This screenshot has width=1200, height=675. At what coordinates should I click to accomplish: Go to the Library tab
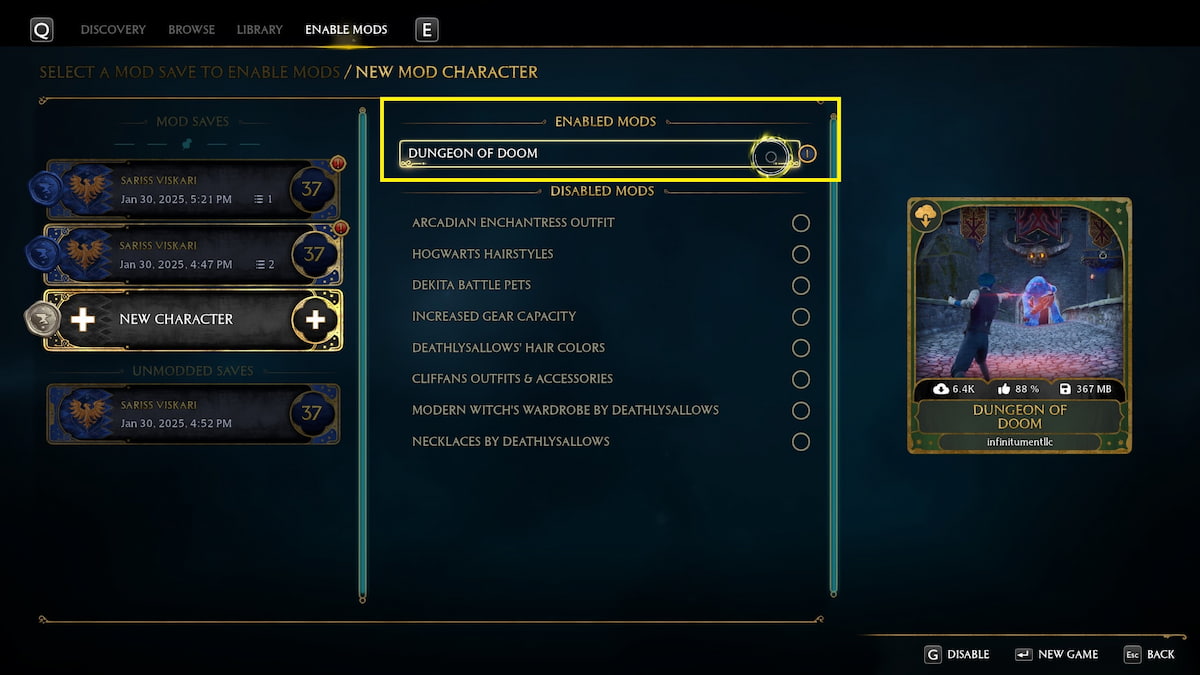tap(260, 30)
